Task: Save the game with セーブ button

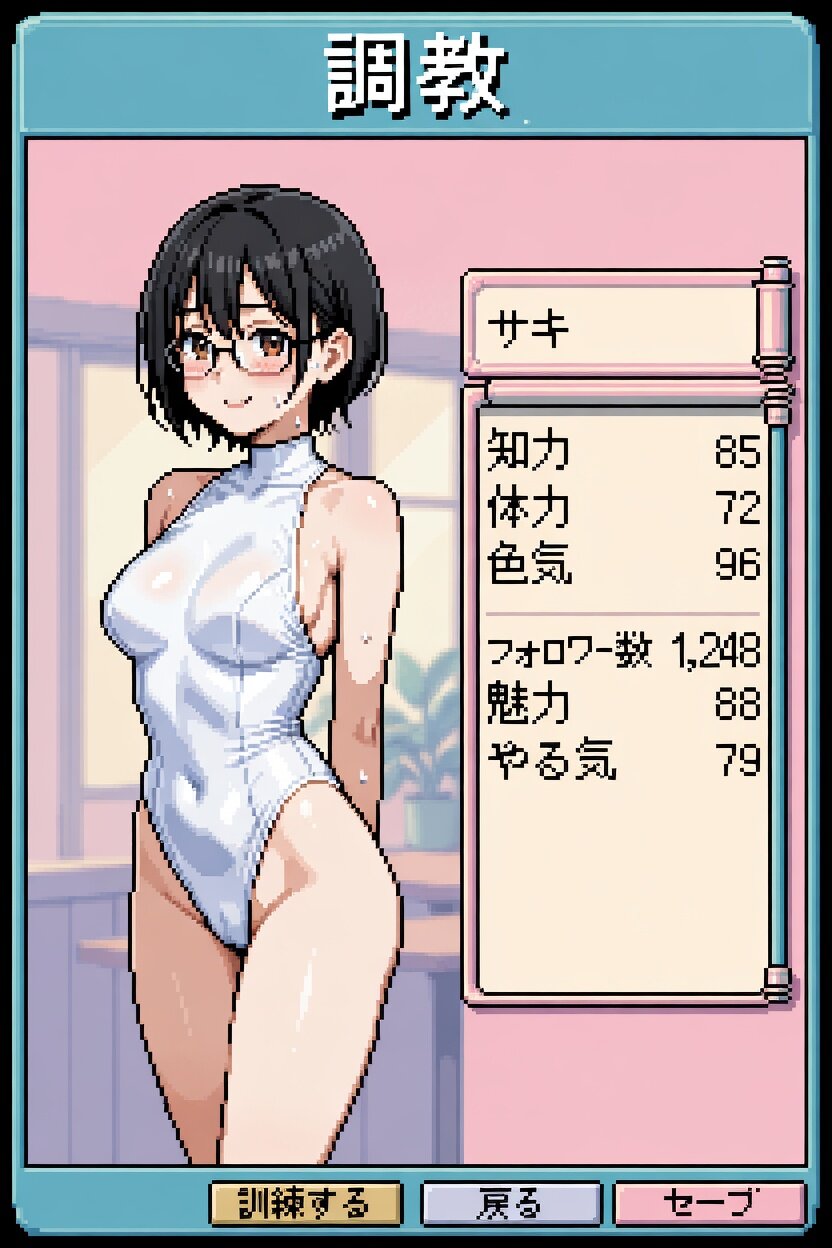Action: click(x=708, y=1203)
